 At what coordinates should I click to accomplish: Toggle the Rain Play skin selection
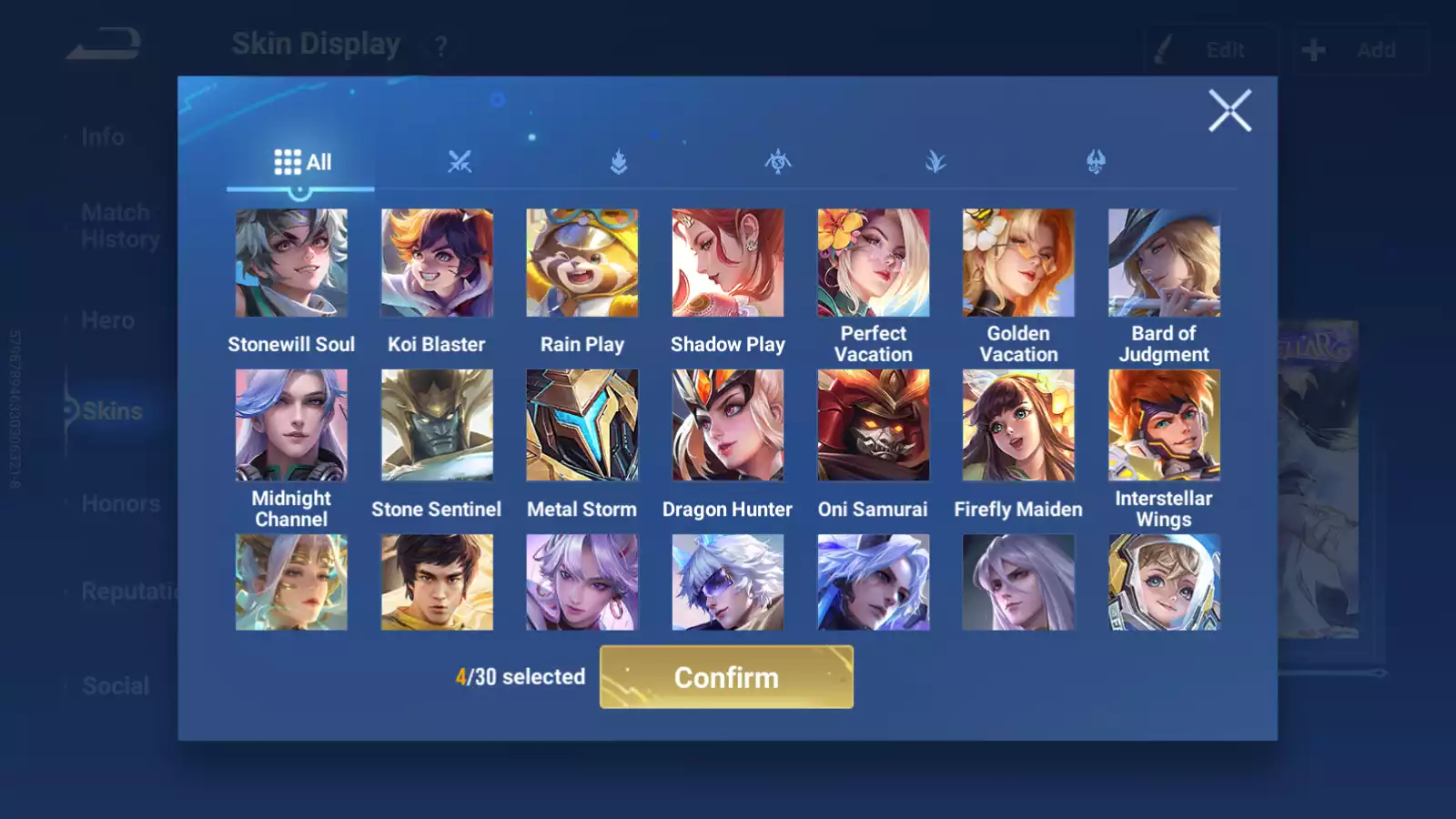pos(581,261)
